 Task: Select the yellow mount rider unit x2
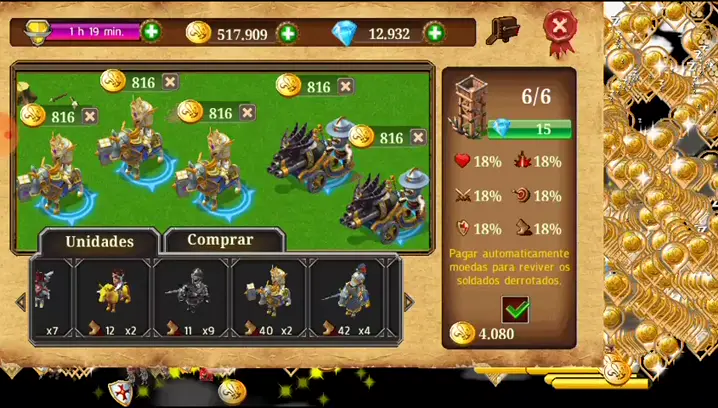112,299
